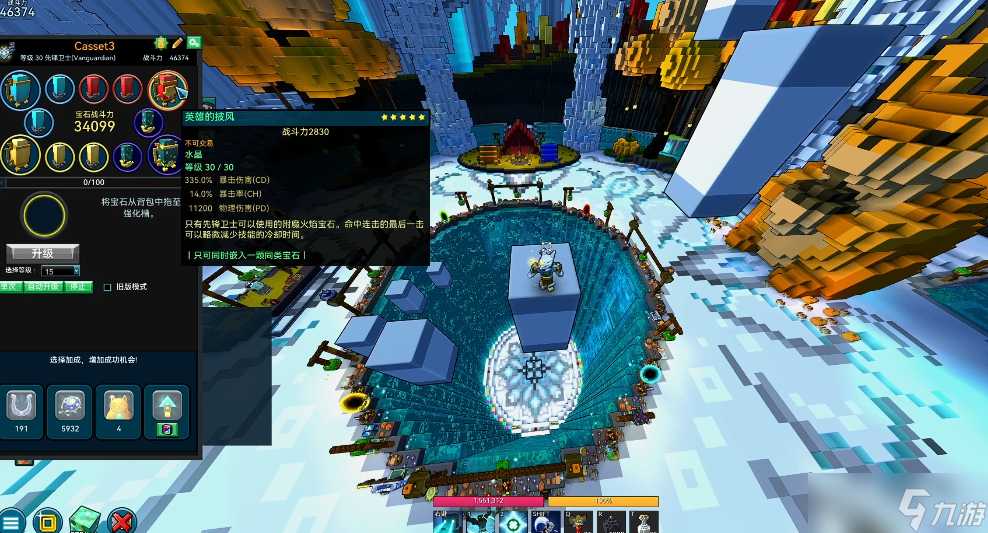Image resolution: width=988 pixels, height=533 pixels.
Task: Click the 升级 upgrade button
Action: click(42, 253)
